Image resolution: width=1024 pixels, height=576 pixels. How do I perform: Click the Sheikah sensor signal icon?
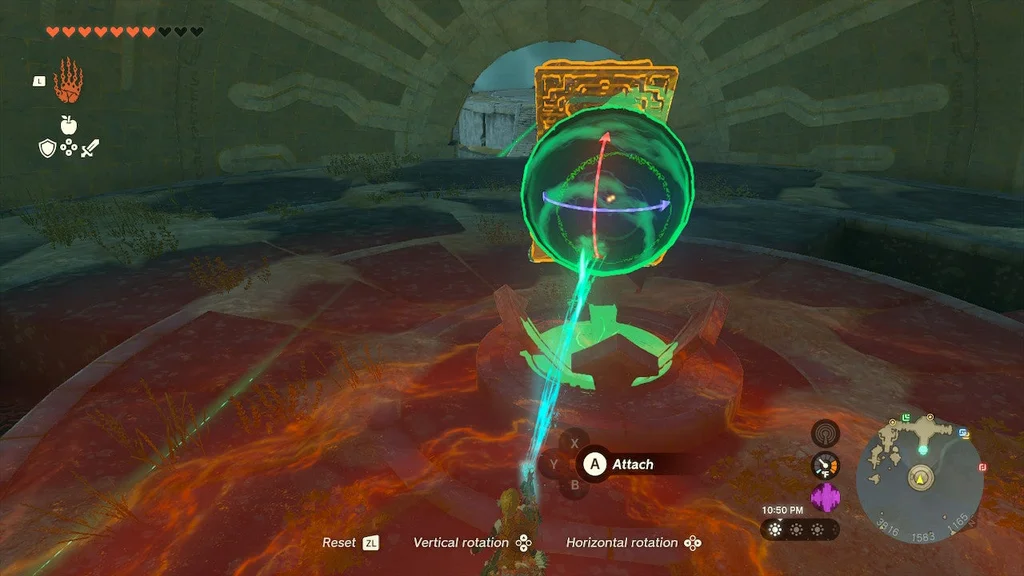[826, 433]
